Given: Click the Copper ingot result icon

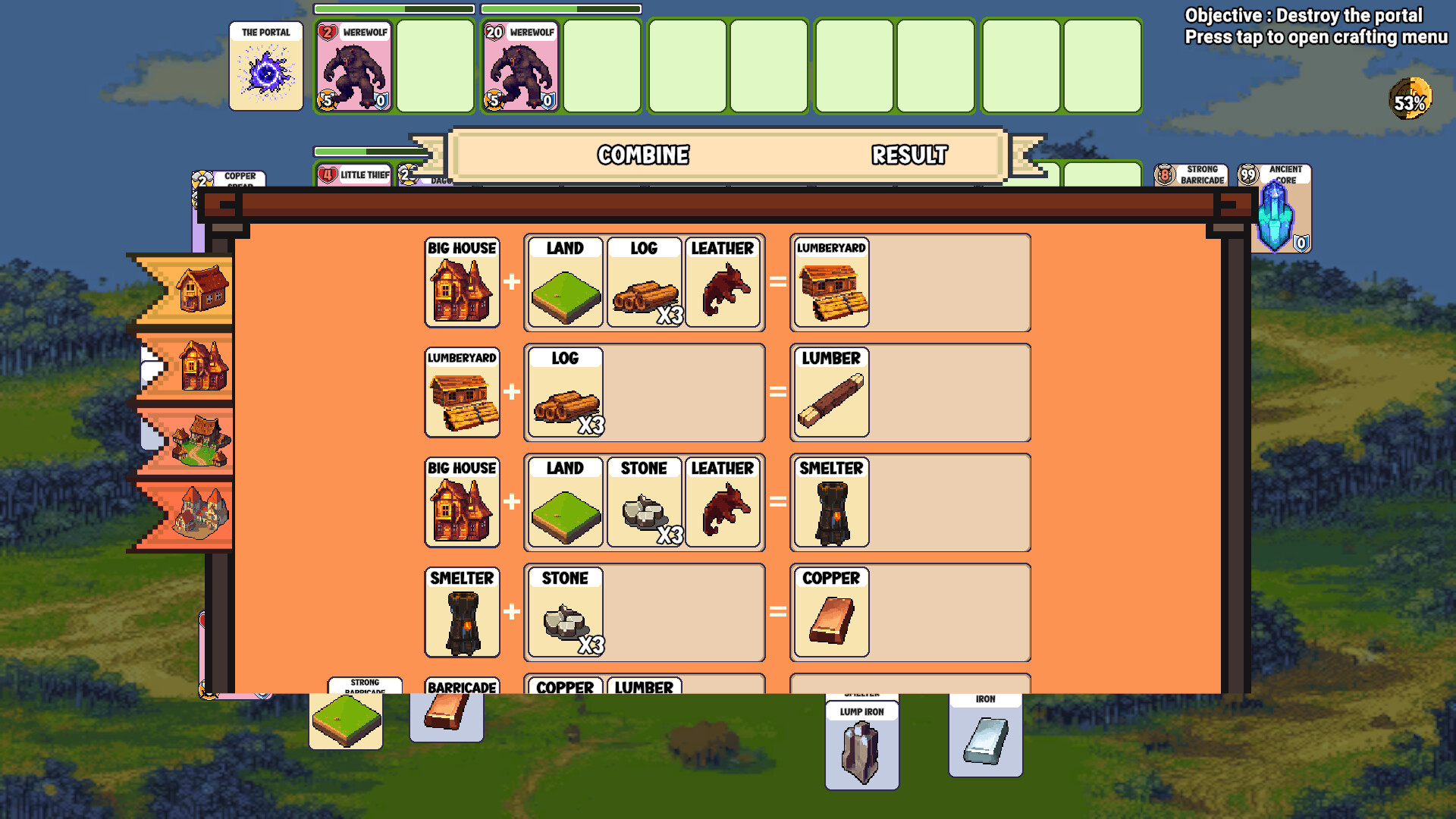Looking at the screenshot, I should click(x=830, y=613).
